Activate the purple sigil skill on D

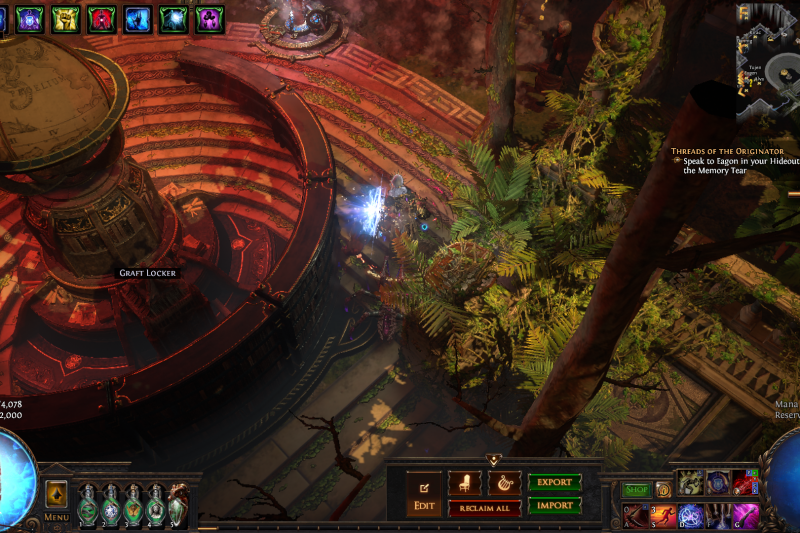pos(691,516)
